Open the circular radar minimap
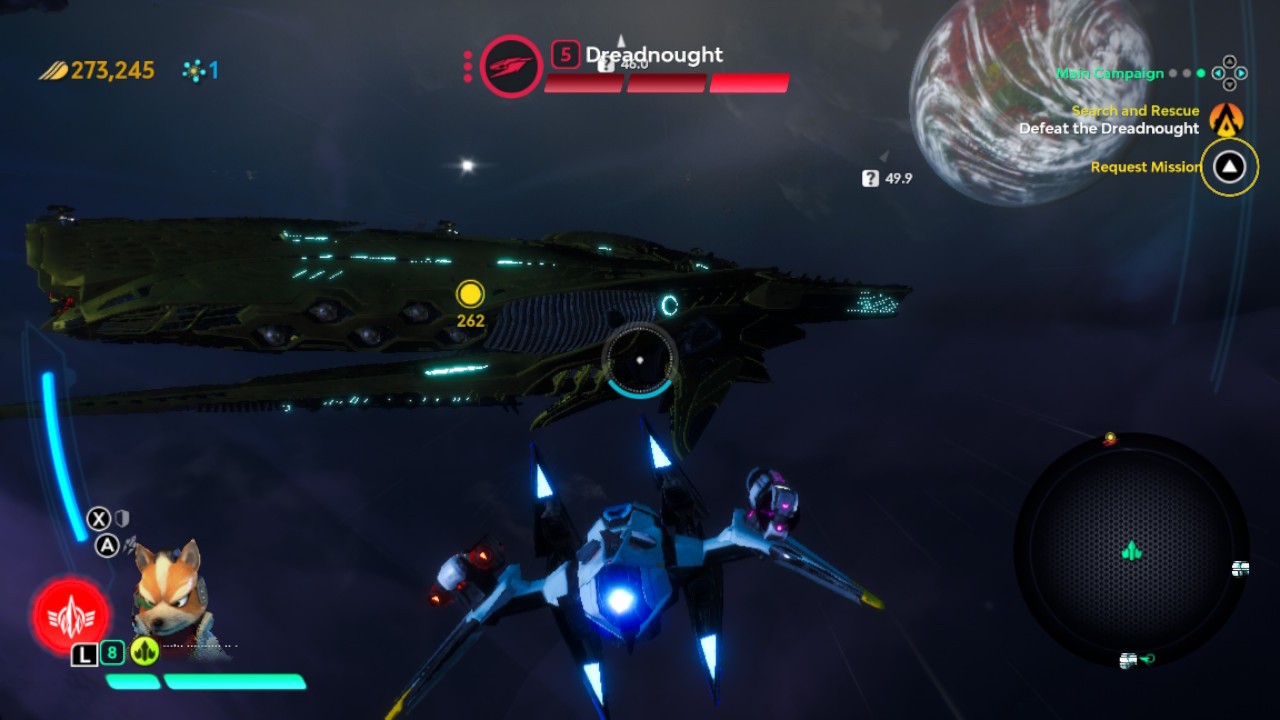Screen dimensions: 1280x720 (x=1131, y=551)
